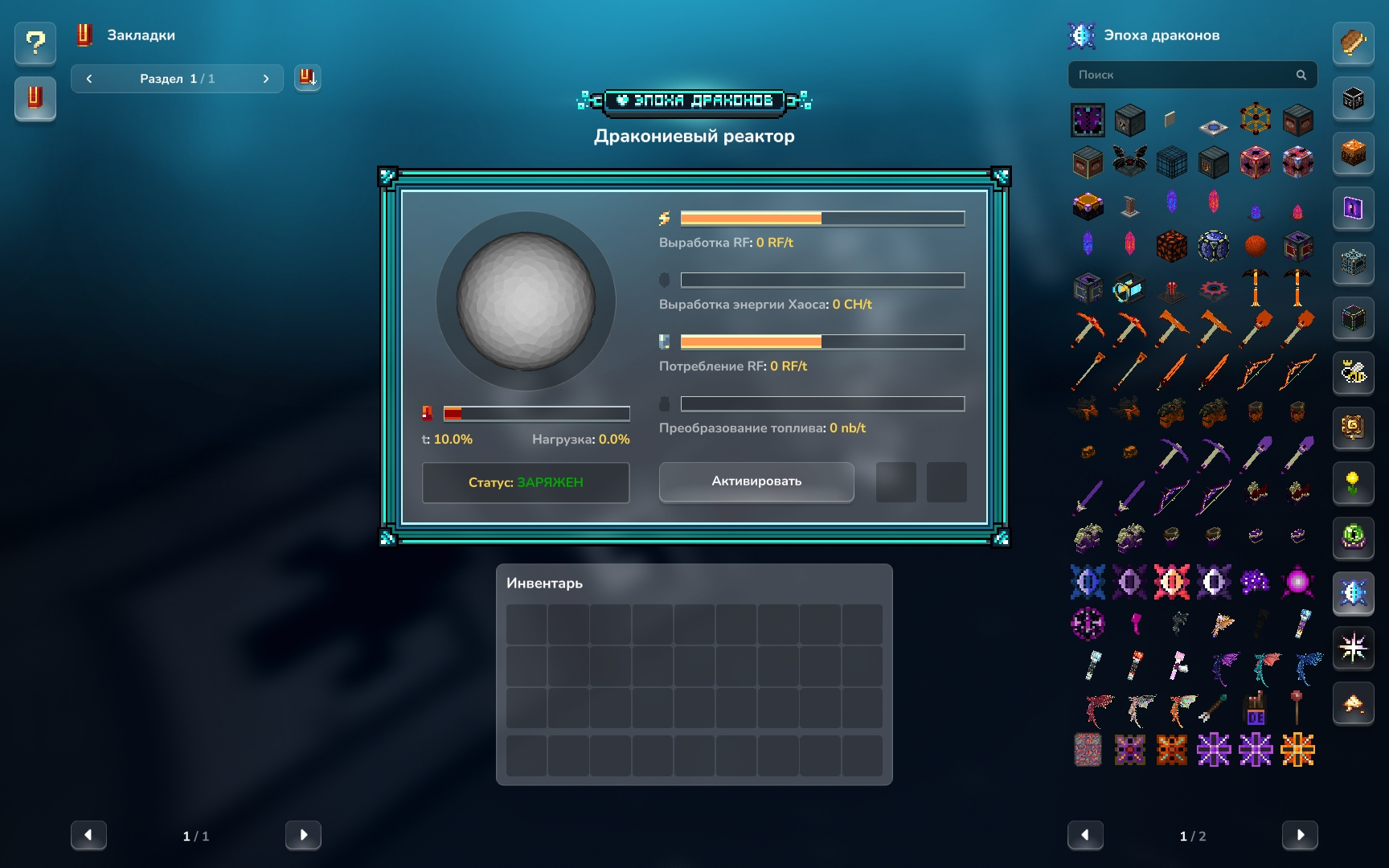1389x868 pixels.
Task: Go to previous Раздел section arrow
Action: tap(89, 79)
